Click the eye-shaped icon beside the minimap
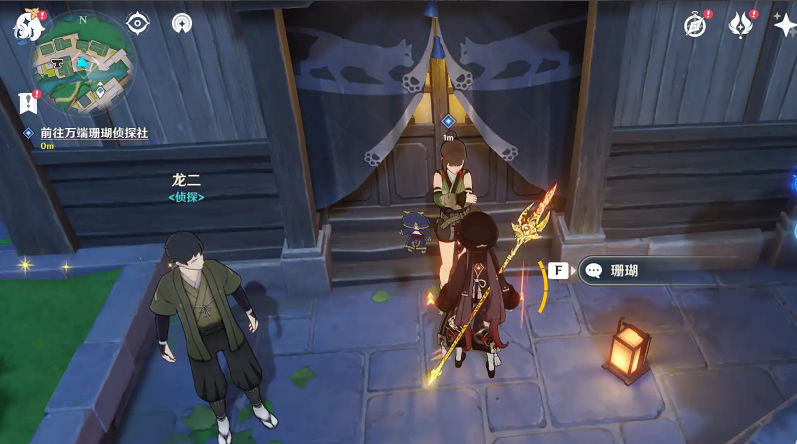 pyautogui.click(x=137, y=23)
